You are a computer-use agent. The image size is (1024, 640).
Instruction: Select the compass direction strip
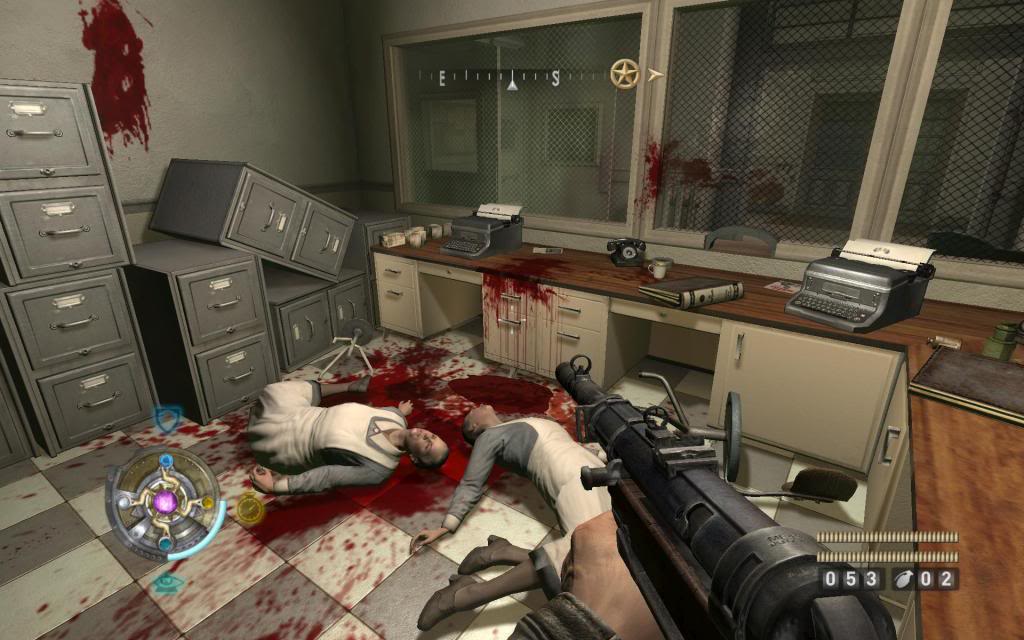[511, 76]
